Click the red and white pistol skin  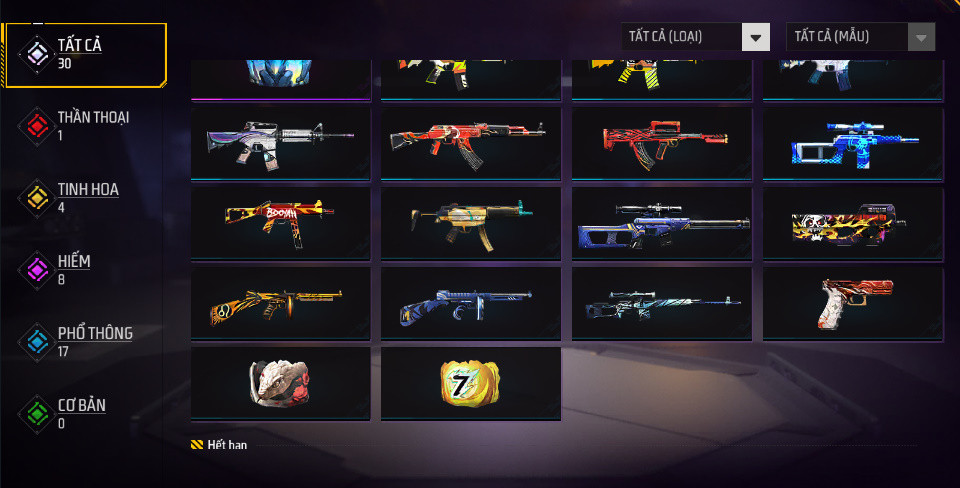[x=852, y=303]
